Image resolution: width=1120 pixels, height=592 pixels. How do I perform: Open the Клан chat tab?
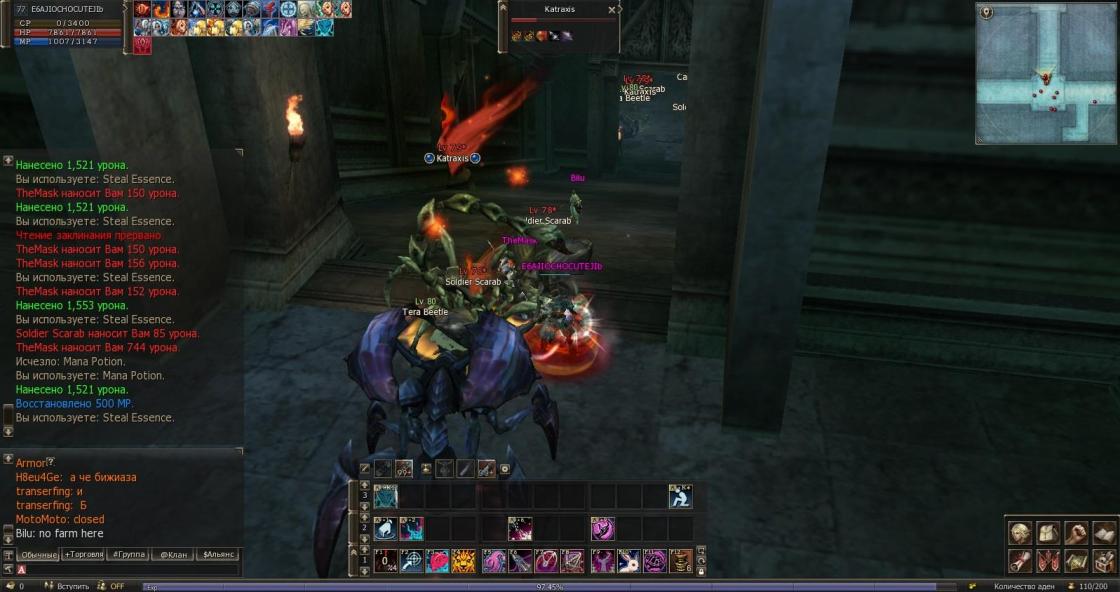point(174,554)
